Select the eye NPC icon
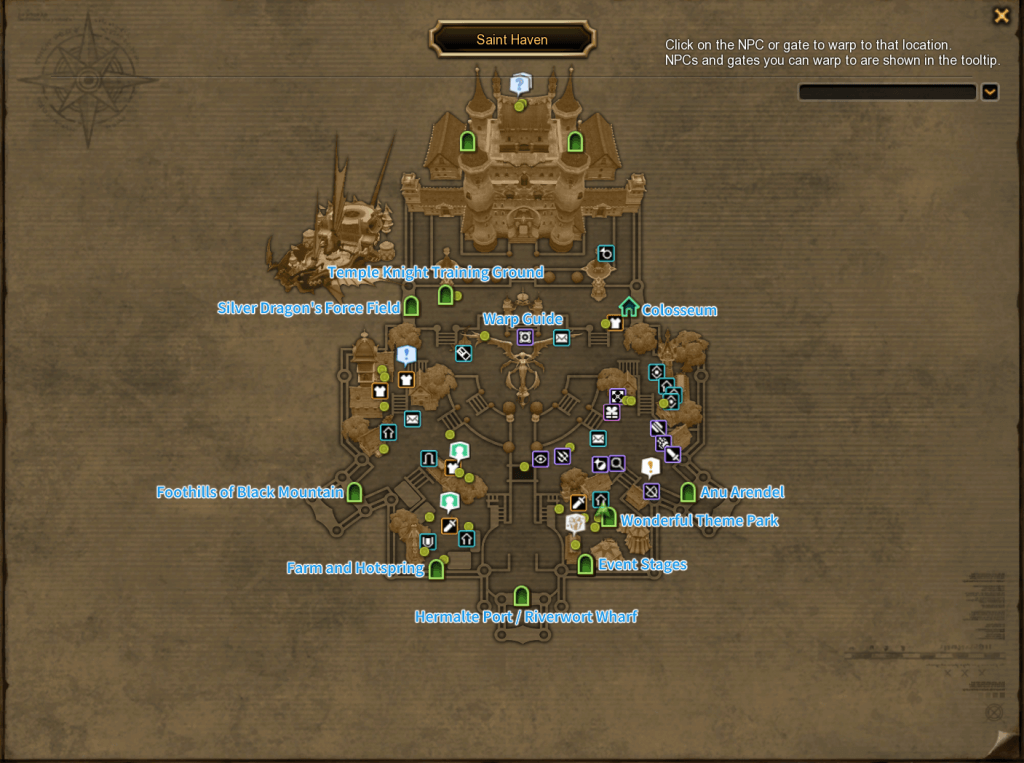Image resolution: width=1024 pixels, height=763 pixels. tap(540, 459)
